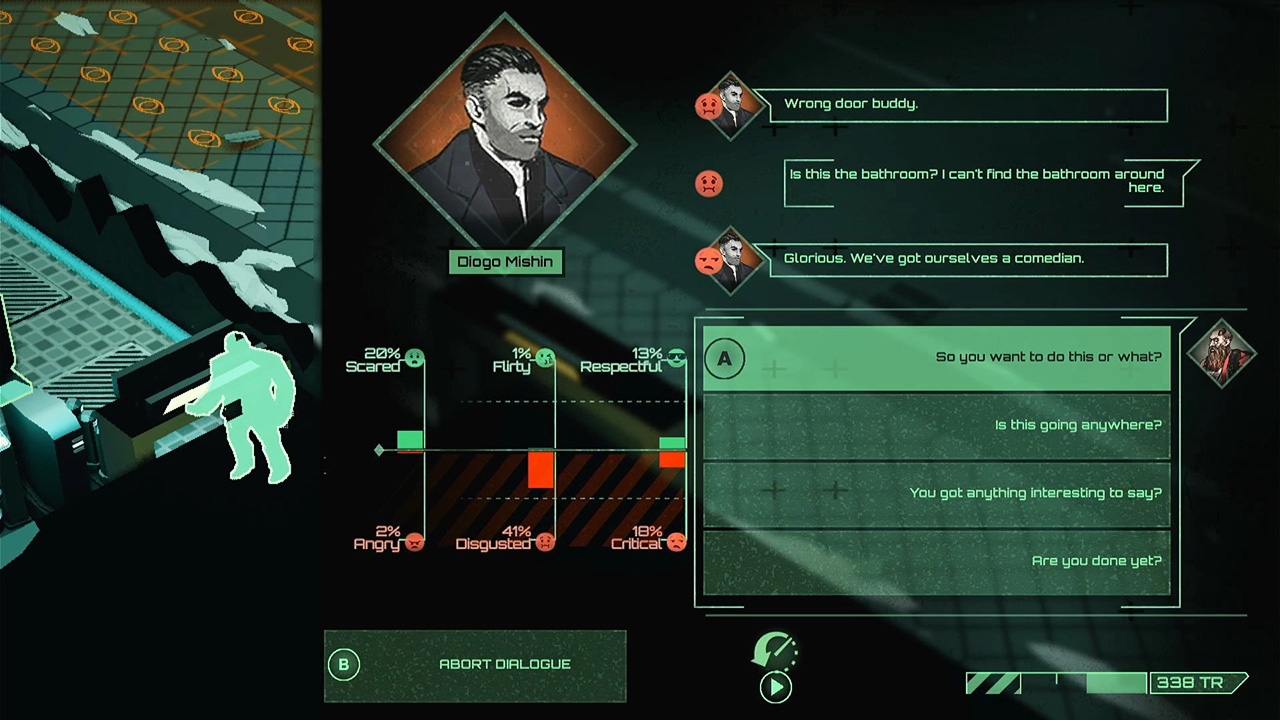The image size is (1280, 720).
Task: Click the A button prompt on the highlighted response
Action: coord(725,359)
